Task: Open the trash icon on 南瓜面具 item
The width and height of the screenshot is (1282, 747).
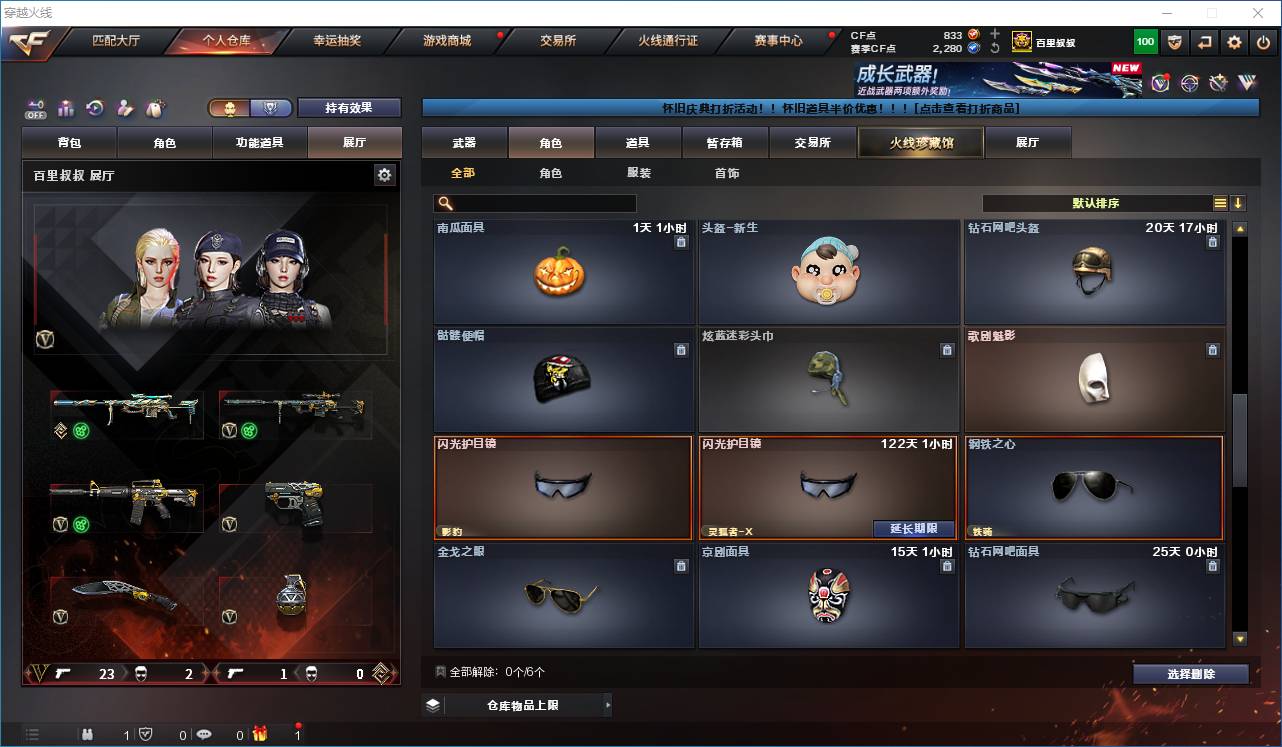Action: coord(681,241)
